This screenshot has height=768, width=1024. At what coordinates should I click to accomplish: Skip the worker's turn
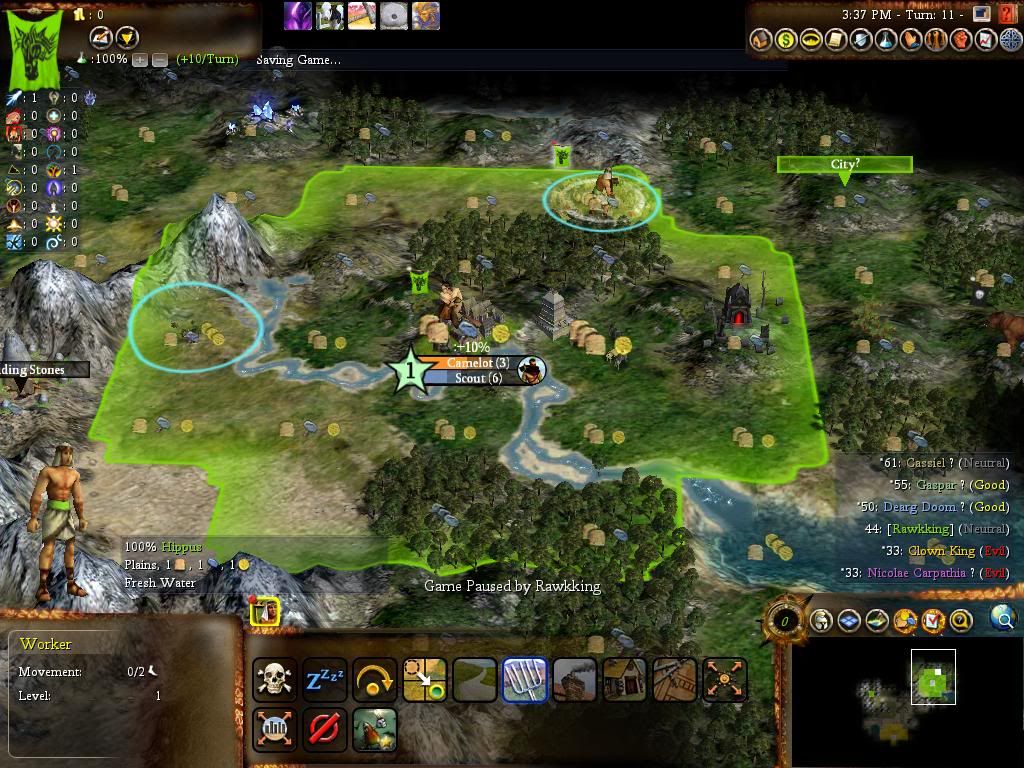tap(375, 679)
